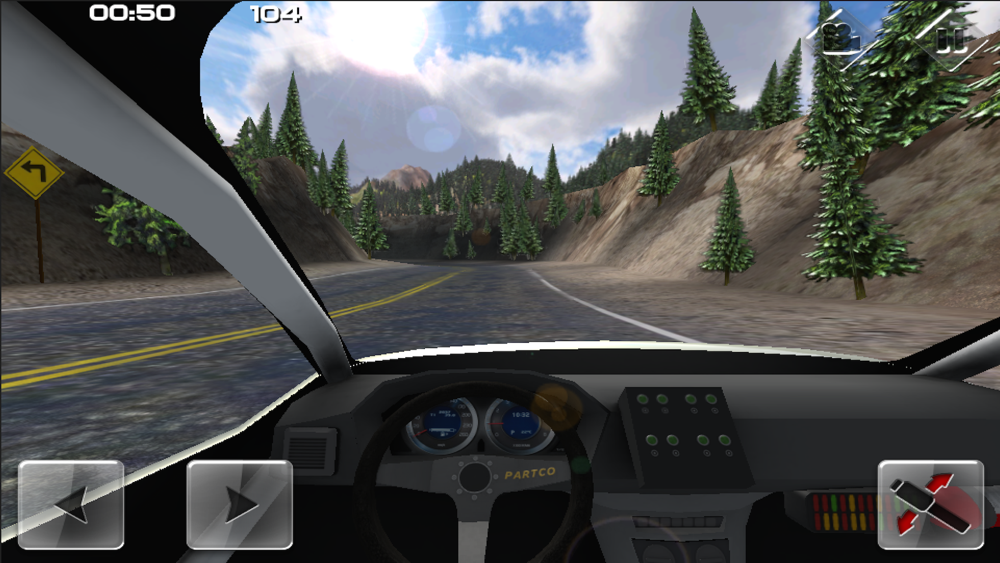Viewport: 1000px width, 563px height.
Task: Activate the red-arrow pedal control button
Action: [930, 504]
